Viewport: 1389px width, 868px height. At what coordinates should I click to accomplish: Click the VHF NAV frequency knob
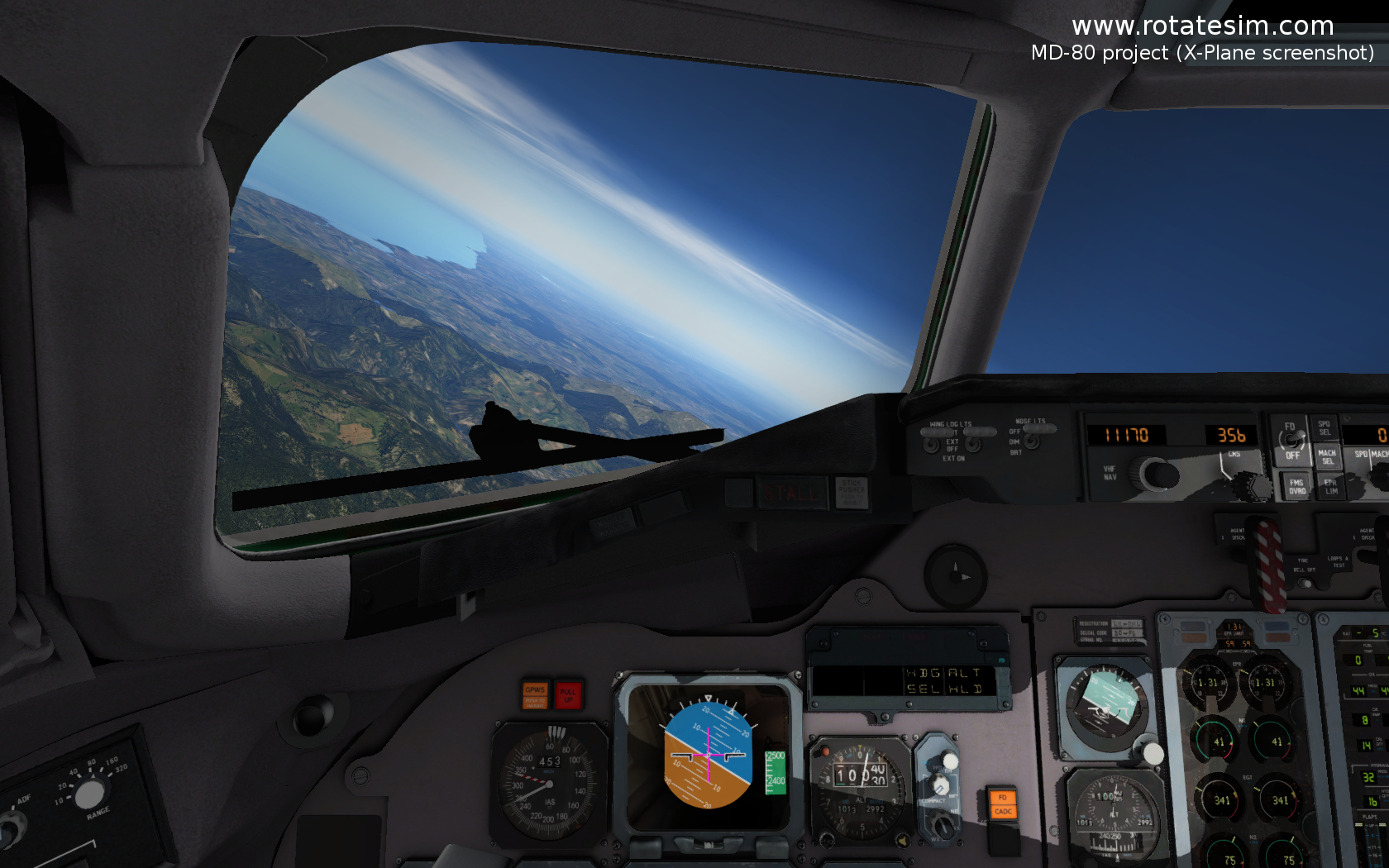click(1157, 475)
